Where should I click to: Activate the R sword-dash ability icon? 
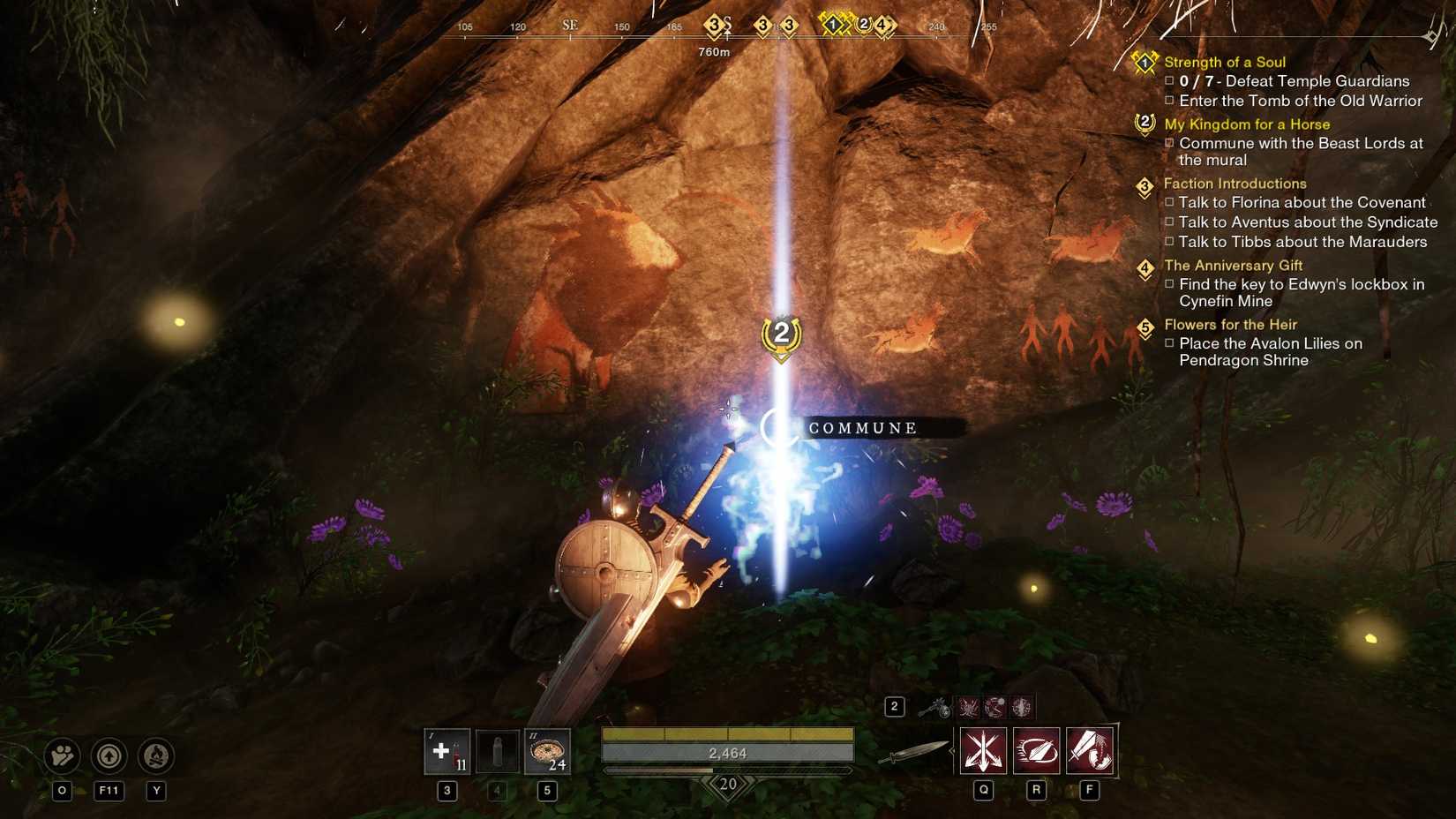coord(1037,749)
